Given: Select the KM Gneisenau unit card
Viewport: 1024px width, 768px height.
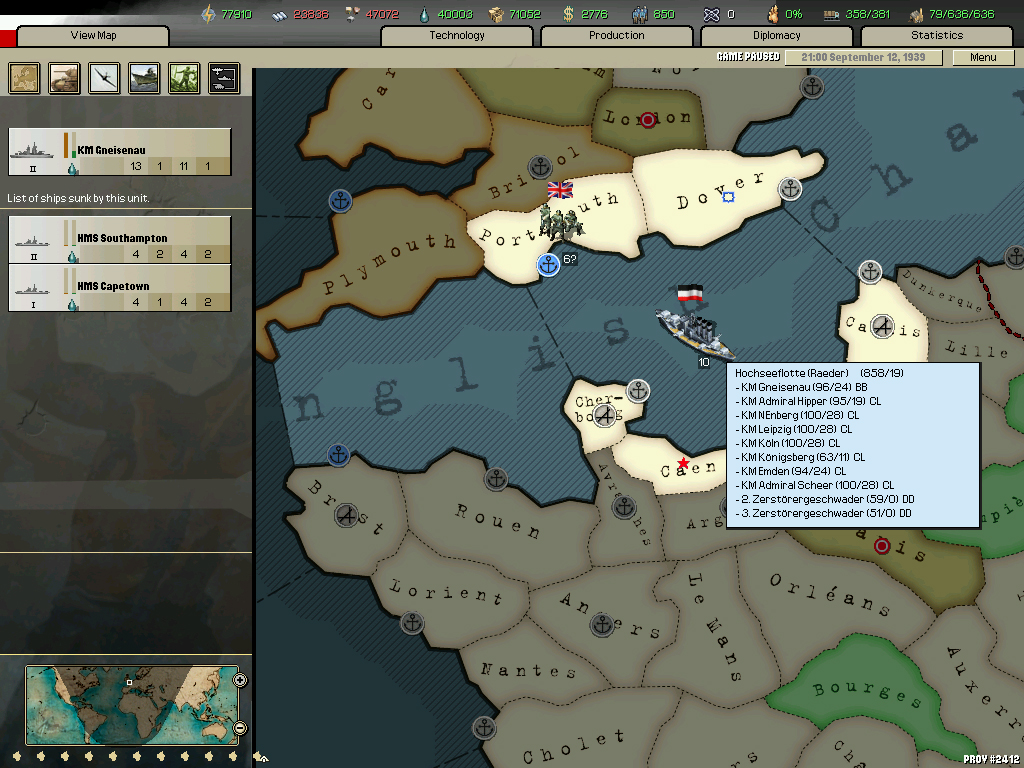Looking at the screenshot, I should tap(119, 152).
